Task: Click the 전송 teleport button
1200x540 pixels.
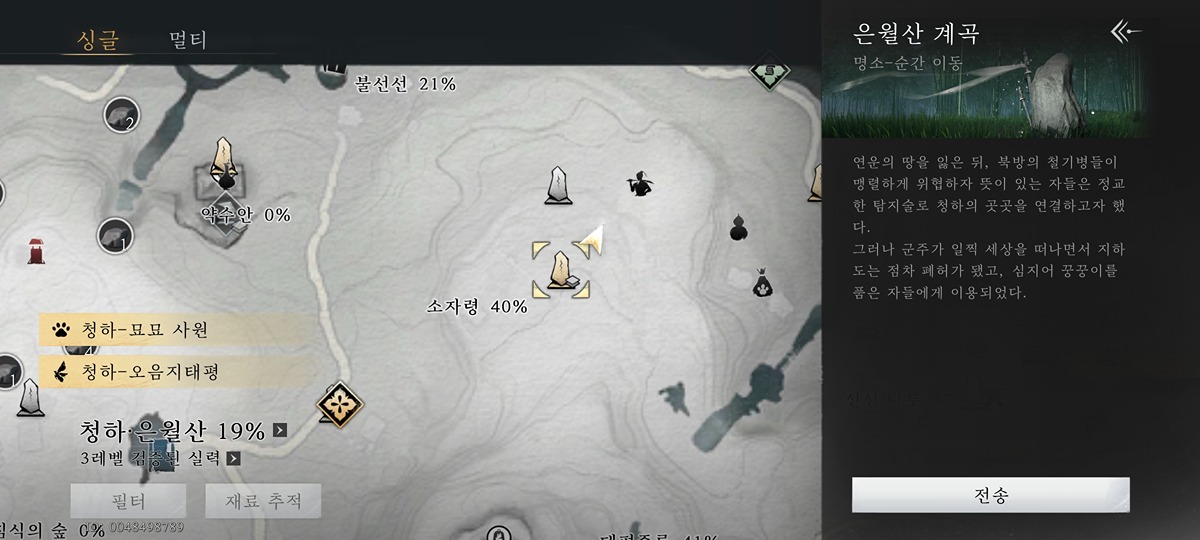Action: (x=990, y=495)
